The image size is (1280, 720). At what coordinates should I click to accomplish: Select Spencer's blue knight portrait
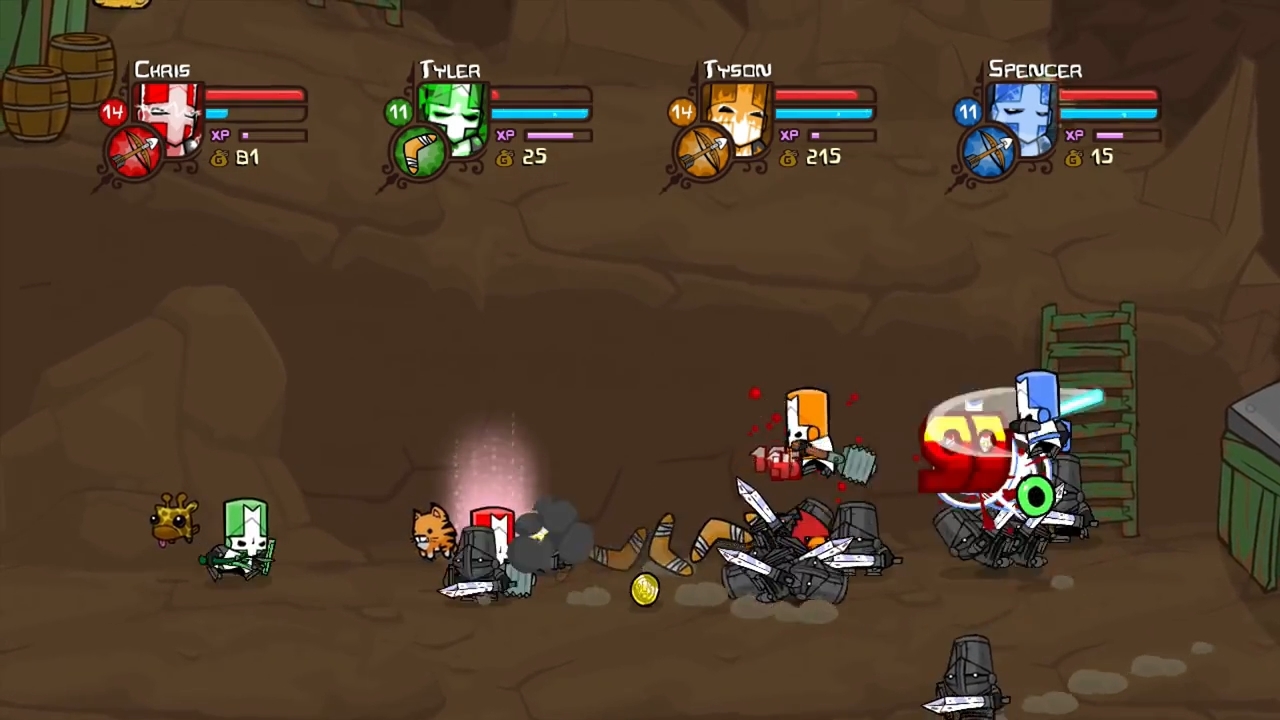click(x=1025, y=116)
